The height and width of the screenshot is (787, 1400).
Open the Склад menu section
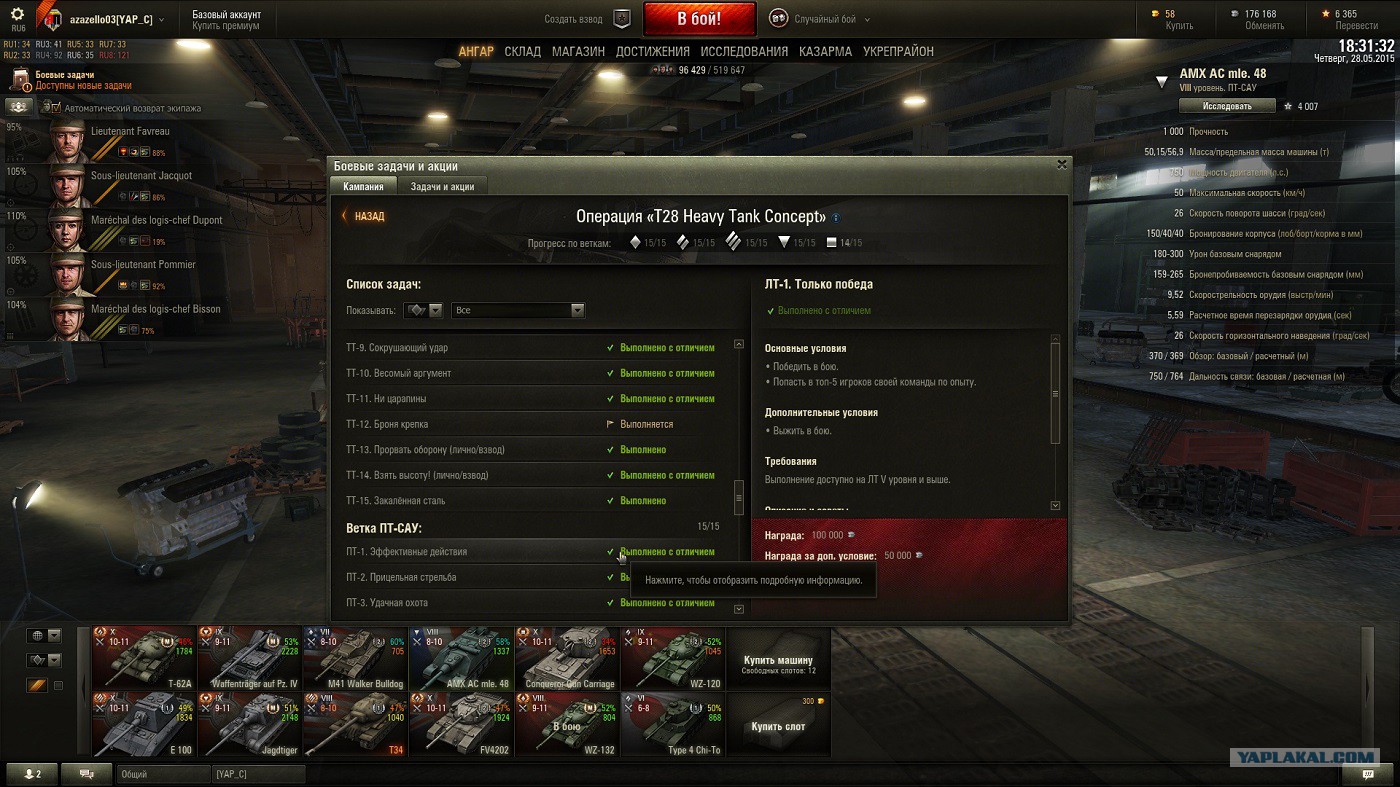click(x=522, y=51)
